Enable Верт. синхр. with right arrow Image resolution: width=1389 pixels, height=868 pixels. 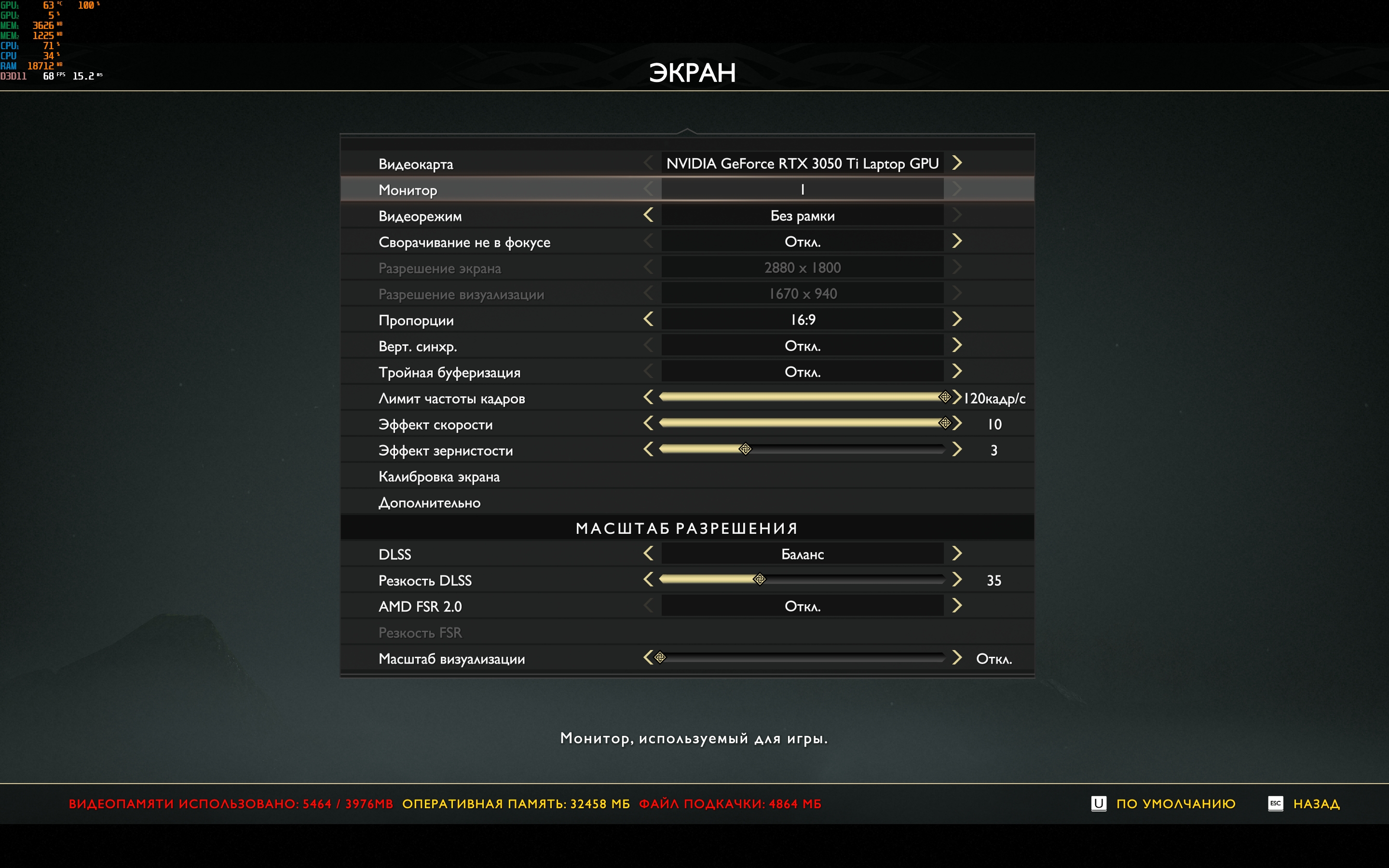pos(956,346)
